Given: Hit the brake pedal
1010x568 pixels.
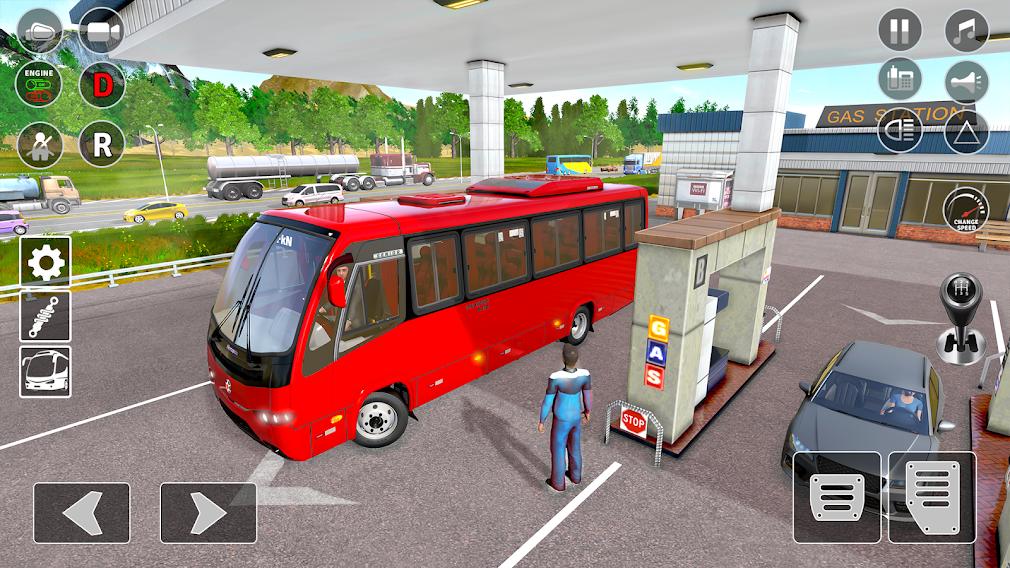Looking at the screenshot, I should pyautogui.click(x=837, y=497).
